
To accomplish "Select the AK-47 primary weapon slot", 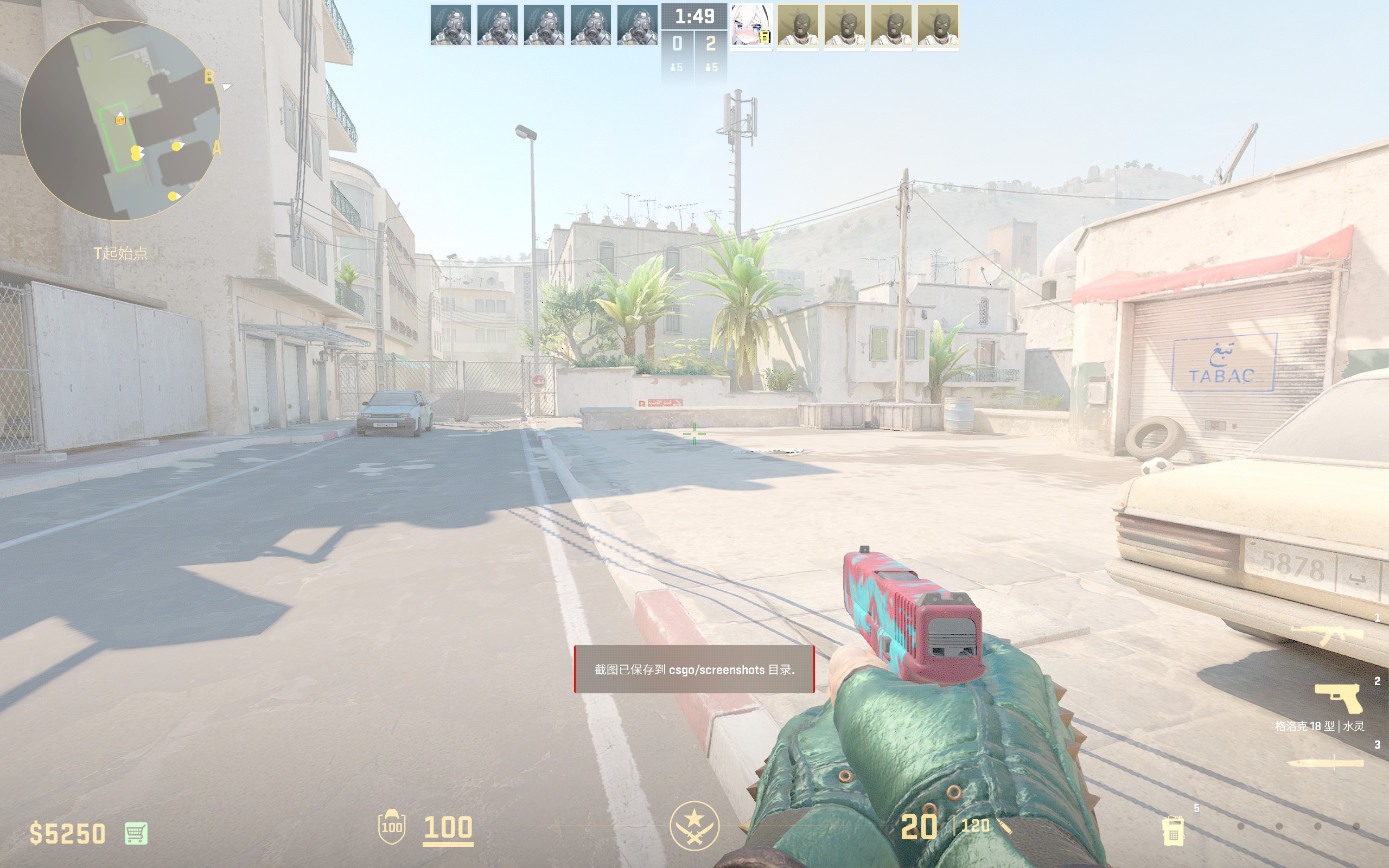I will click(1327, 635).
